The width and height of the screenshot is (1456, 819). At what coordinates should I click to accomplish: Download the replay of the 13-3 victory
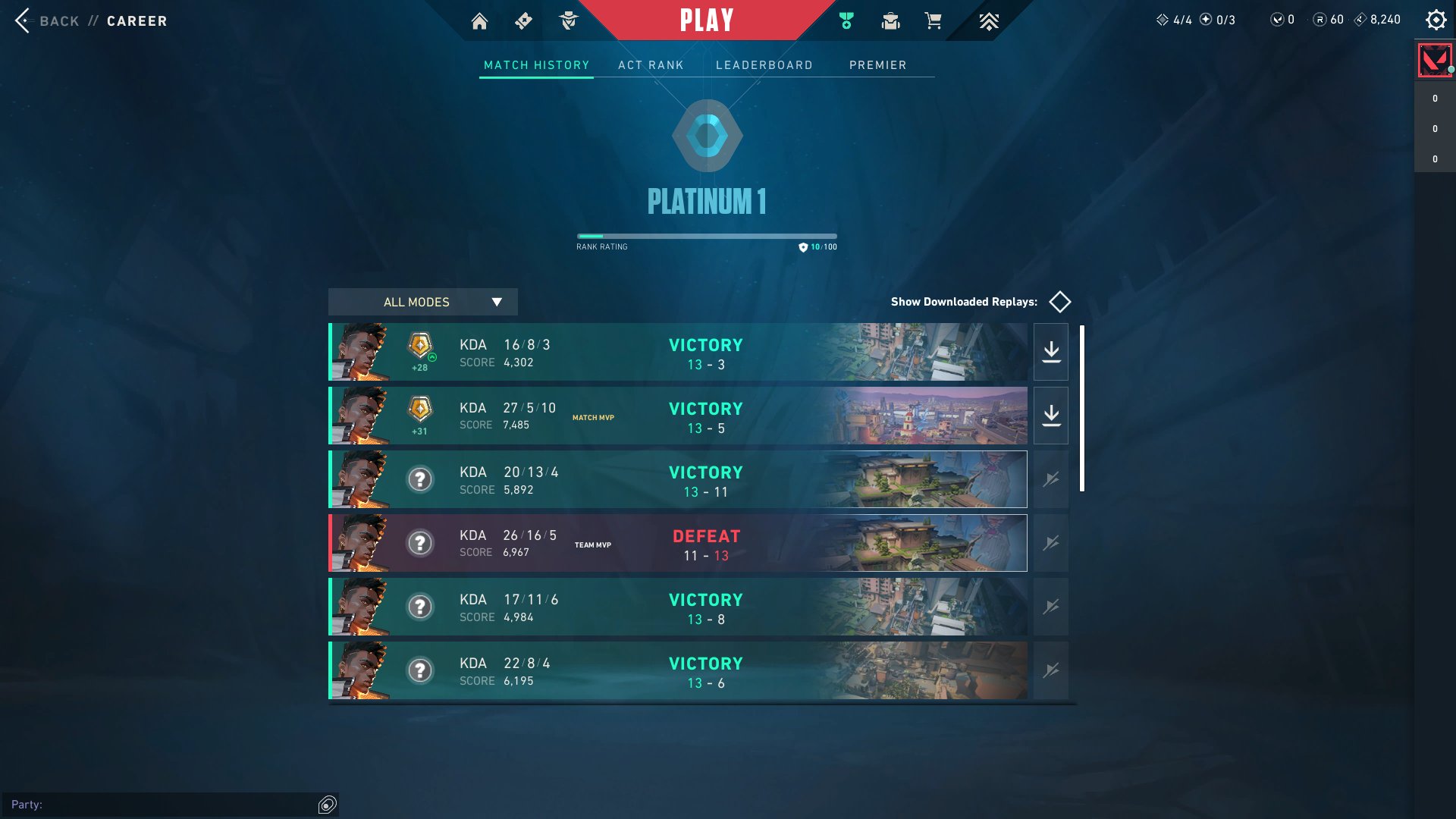pos(1050,351)
